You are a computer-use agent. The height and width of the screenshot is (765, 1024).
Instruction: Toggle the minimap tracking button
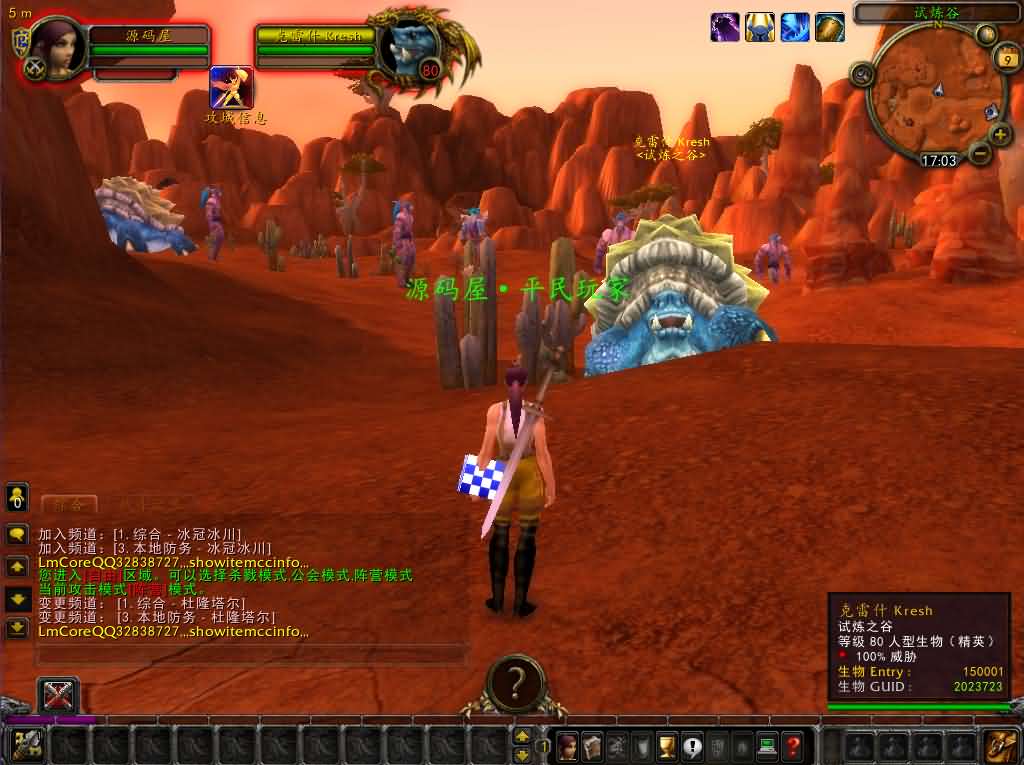[x=861, y=73]
